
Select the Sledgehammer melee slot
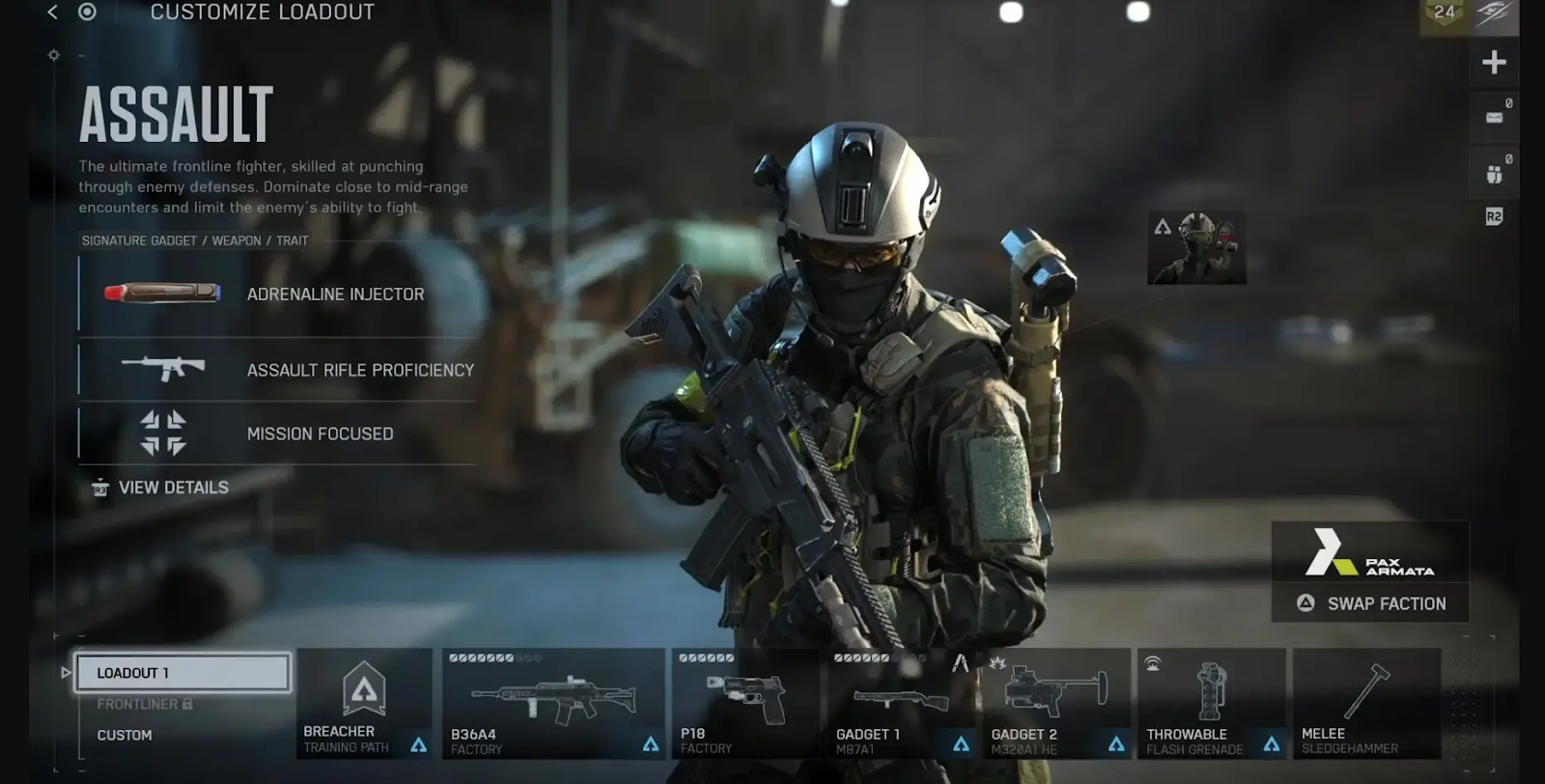click(x=1366, y=703)
